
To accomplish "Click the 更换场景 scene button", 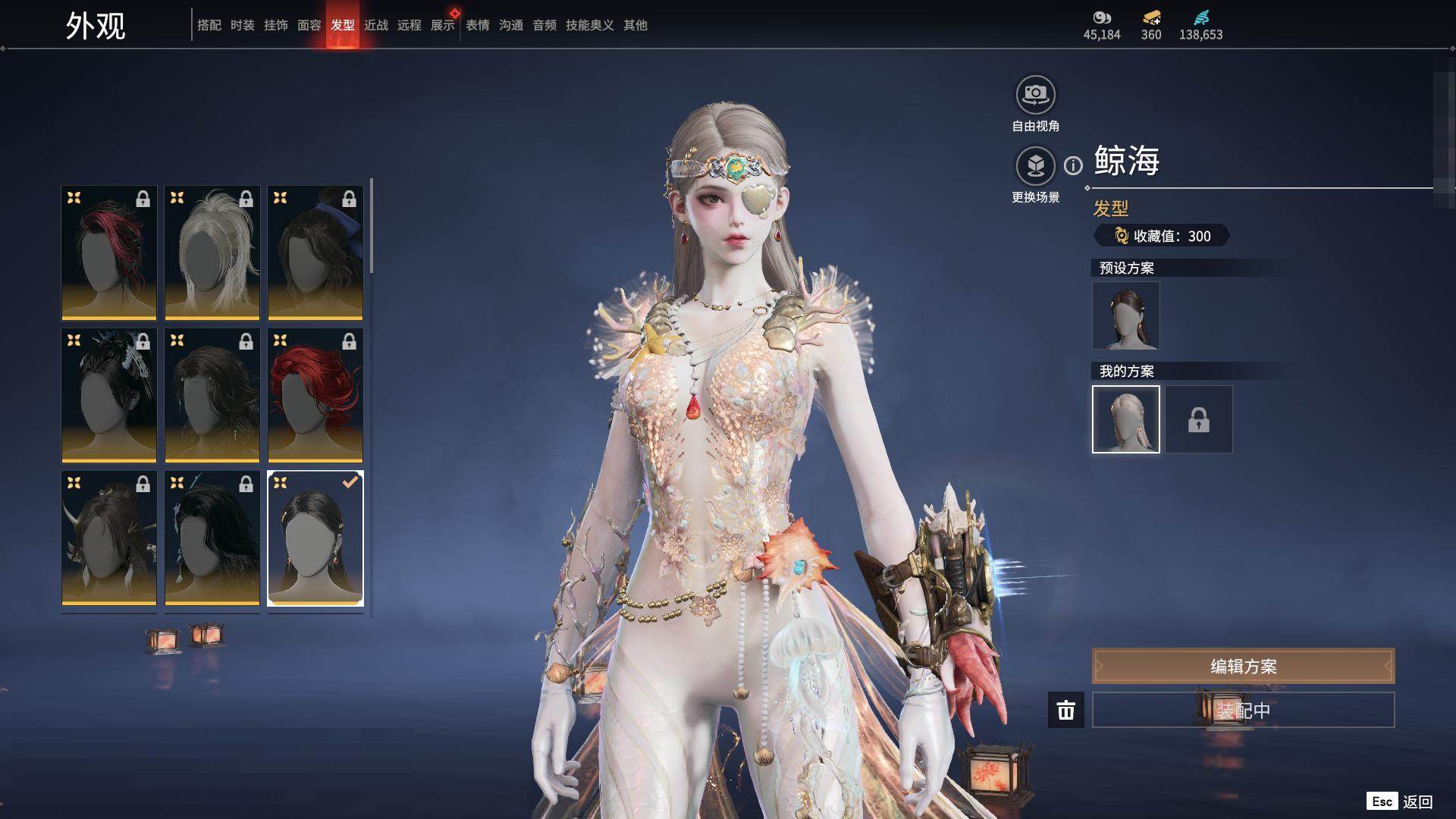I will click(x=1035, y=167).
